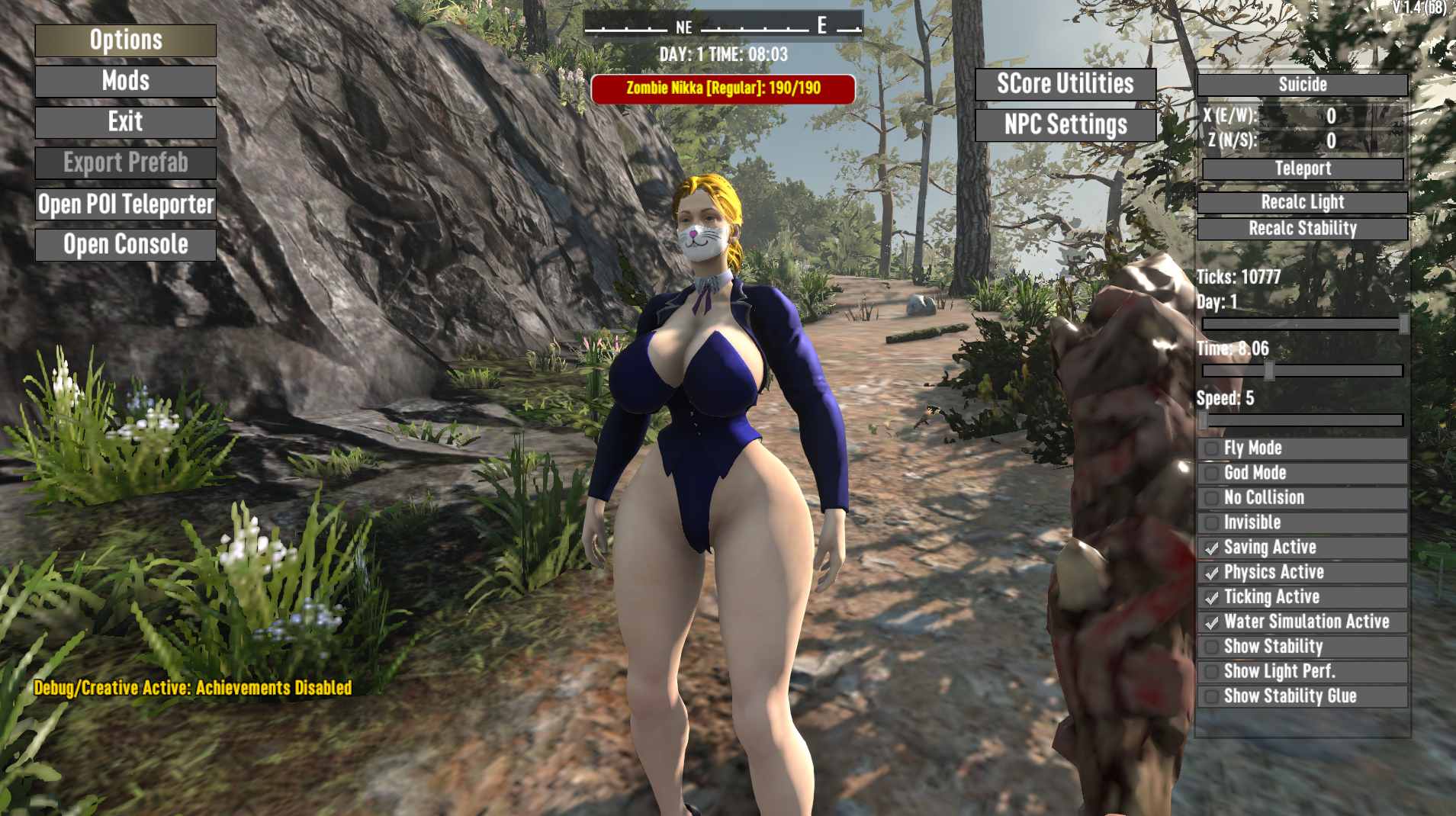Image resolution: width=1456 pixels, height=816 pixels.
Task: Open the POI Teleporter
Action: 126,204
